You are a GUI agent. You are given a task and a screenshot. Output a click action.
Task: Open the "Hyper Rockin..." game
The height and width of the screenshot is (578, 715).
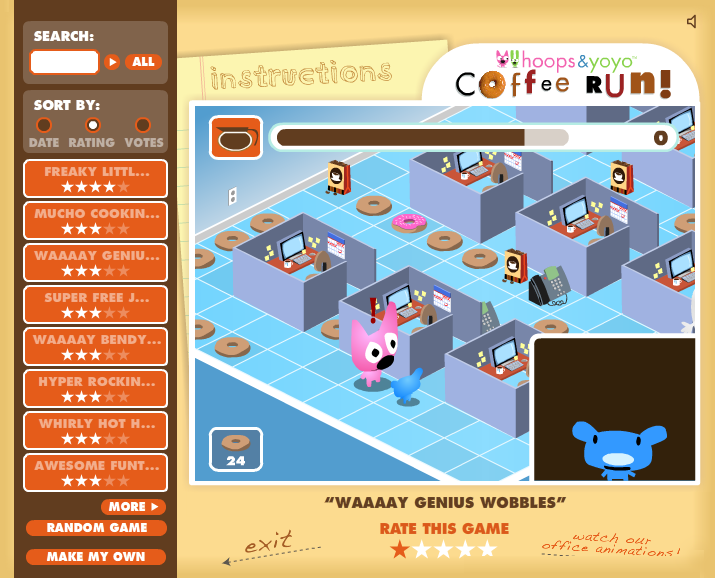[96, 389]
